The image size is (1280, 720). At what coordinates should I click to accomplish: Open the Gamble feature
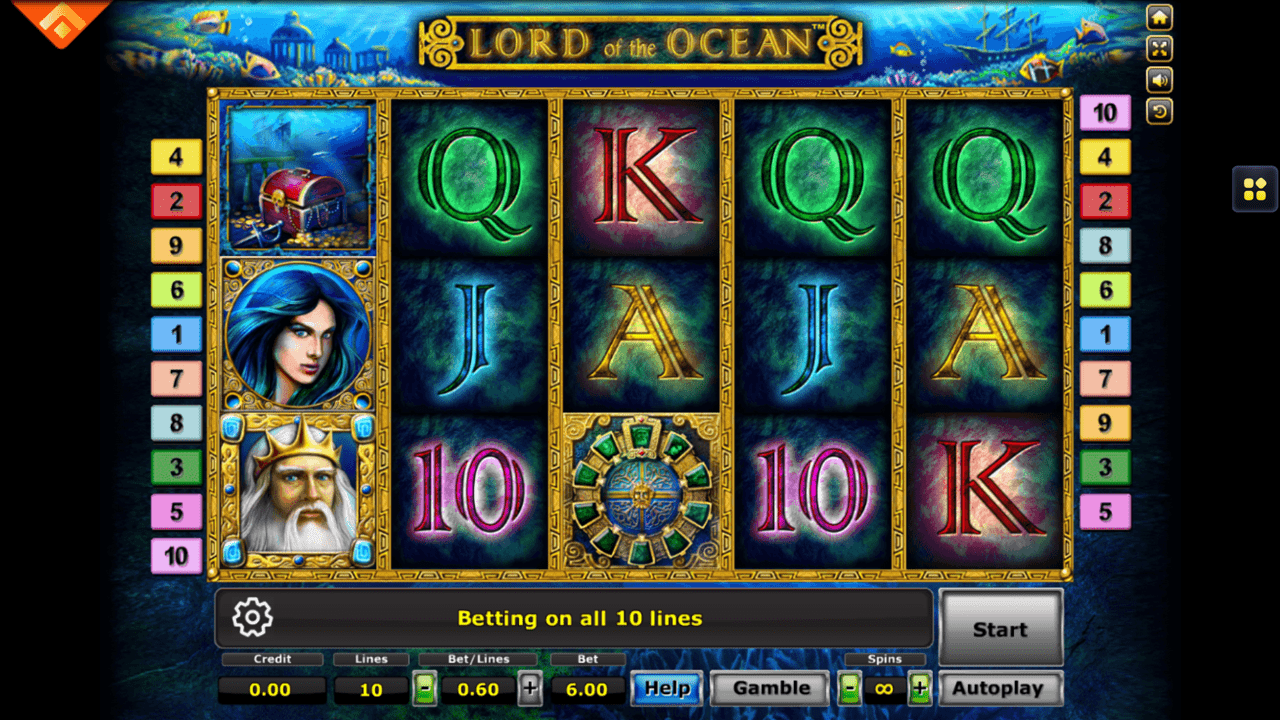tap(768, 688)
